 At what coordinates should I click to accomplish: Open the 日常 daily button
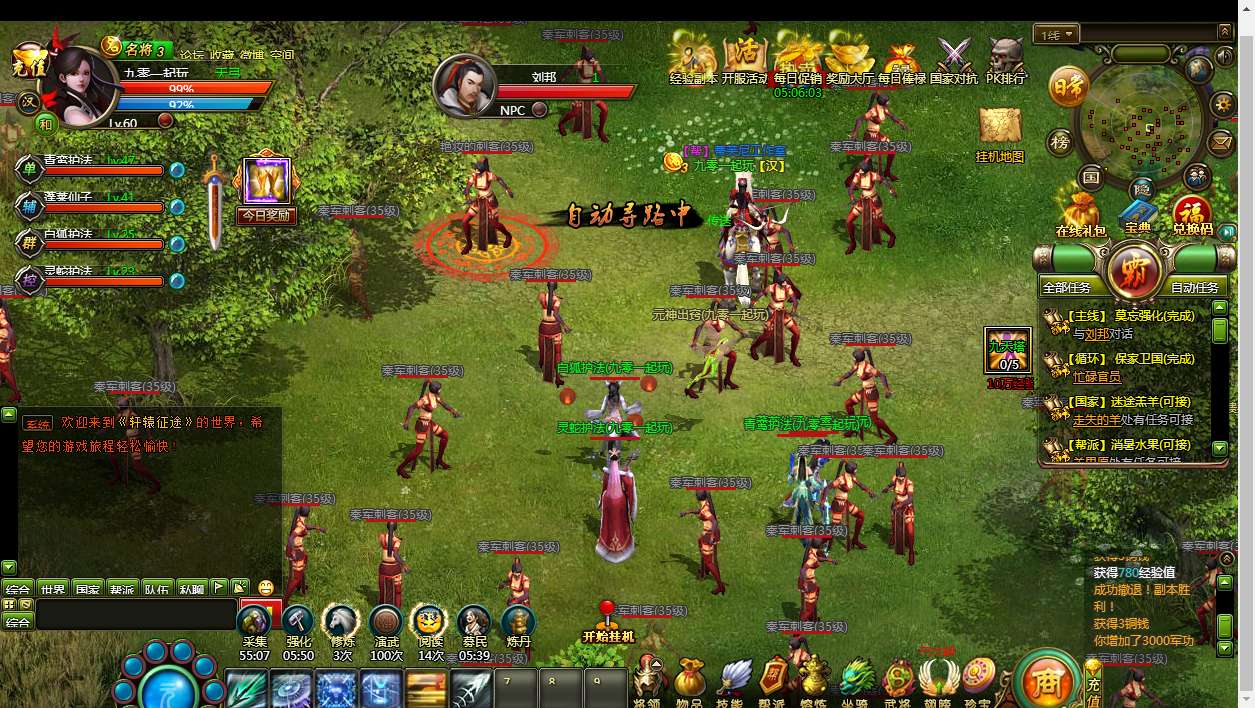point(1067,88)
